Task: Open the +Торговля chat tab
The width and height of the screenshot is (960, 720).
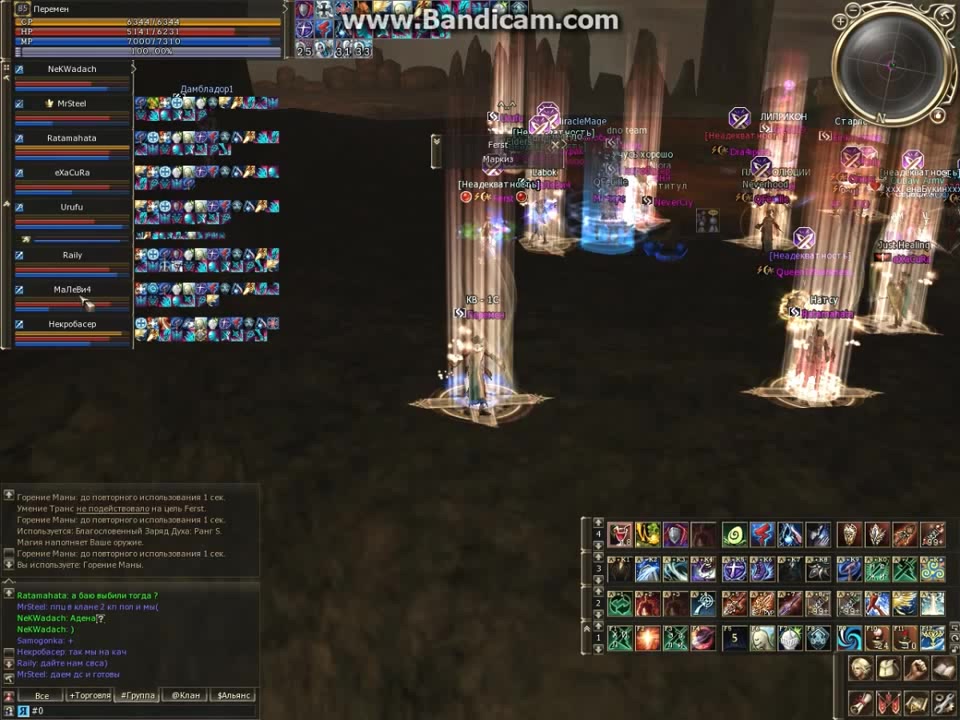Action: (x=88, y=695)
